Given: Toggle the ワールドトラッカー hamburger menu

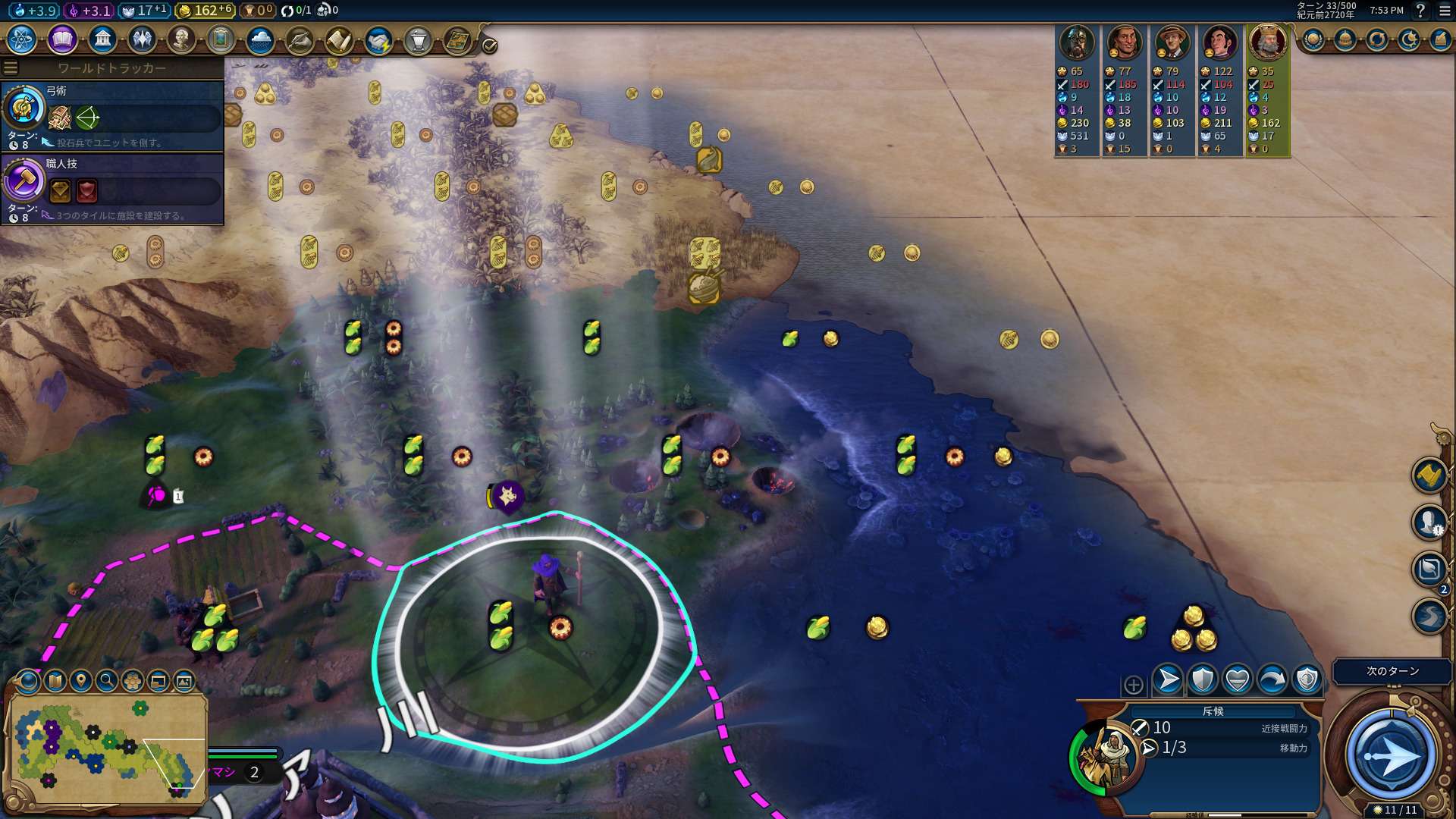Looking at the screenshot, I should pyautogui.click(x=11, y=68).
